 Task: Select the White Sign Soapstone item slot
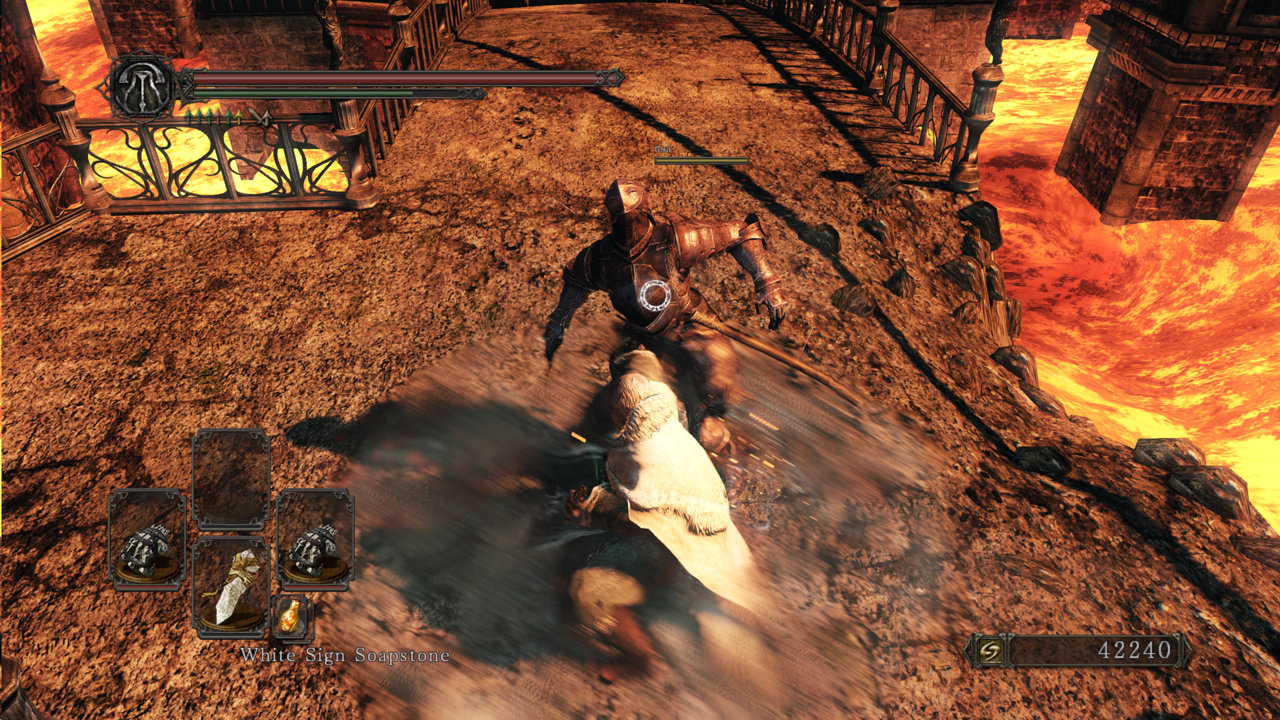(230, 588)
